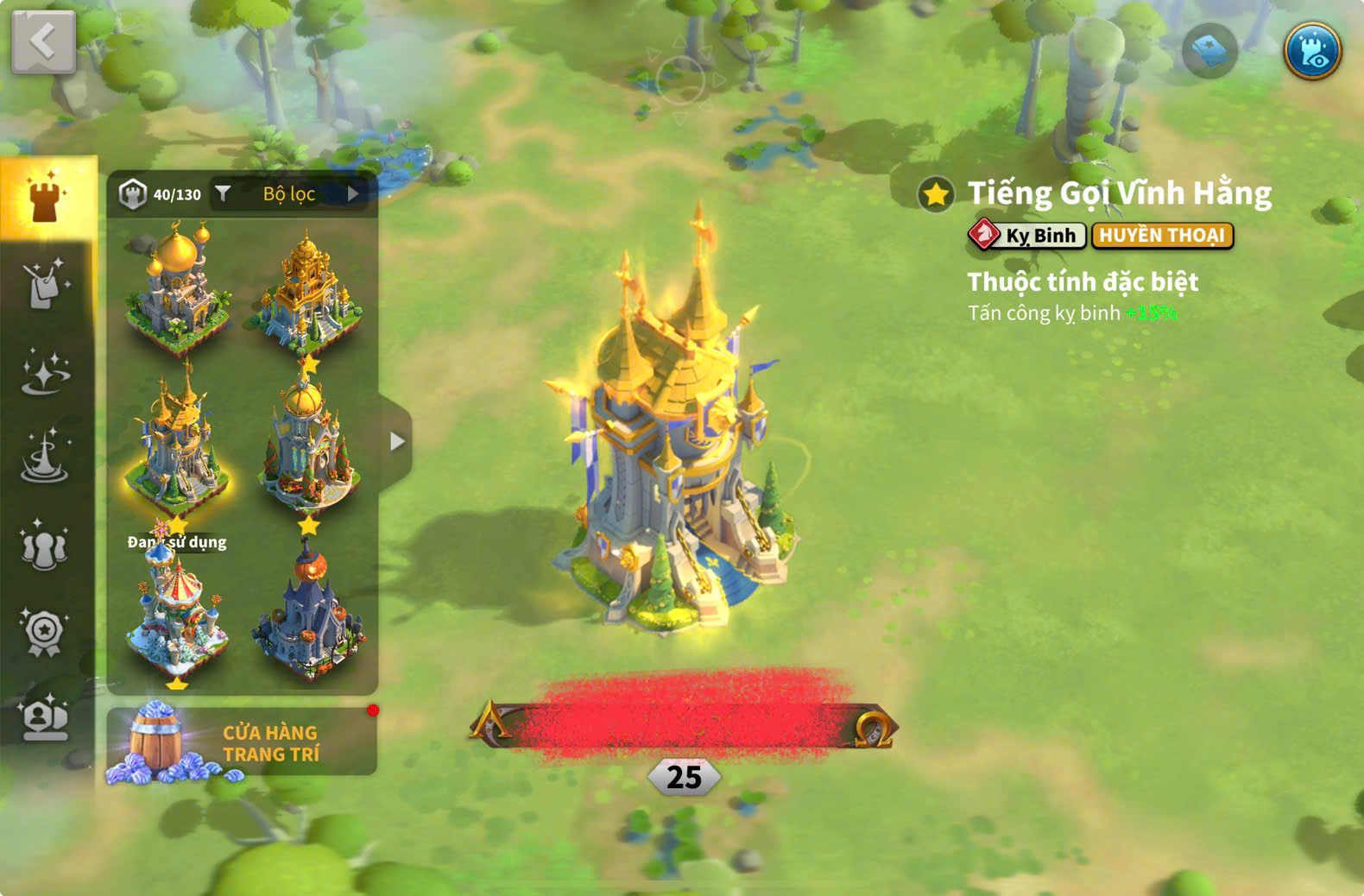Collapse the theme list side panel
This screenshot has height=896, width=1364.
click(395, 442)
